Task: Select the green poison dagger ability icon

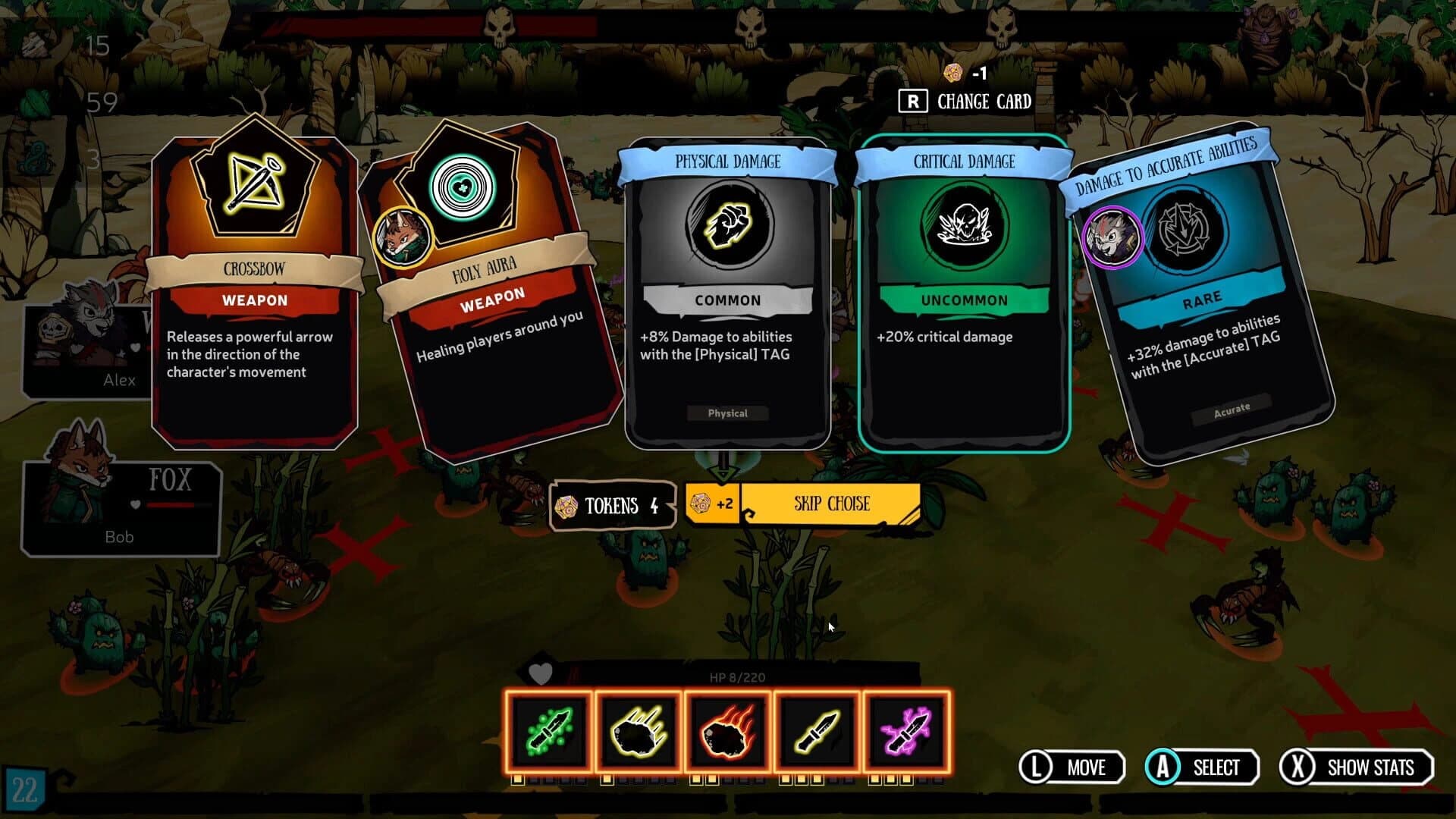Action: point(548,732)
